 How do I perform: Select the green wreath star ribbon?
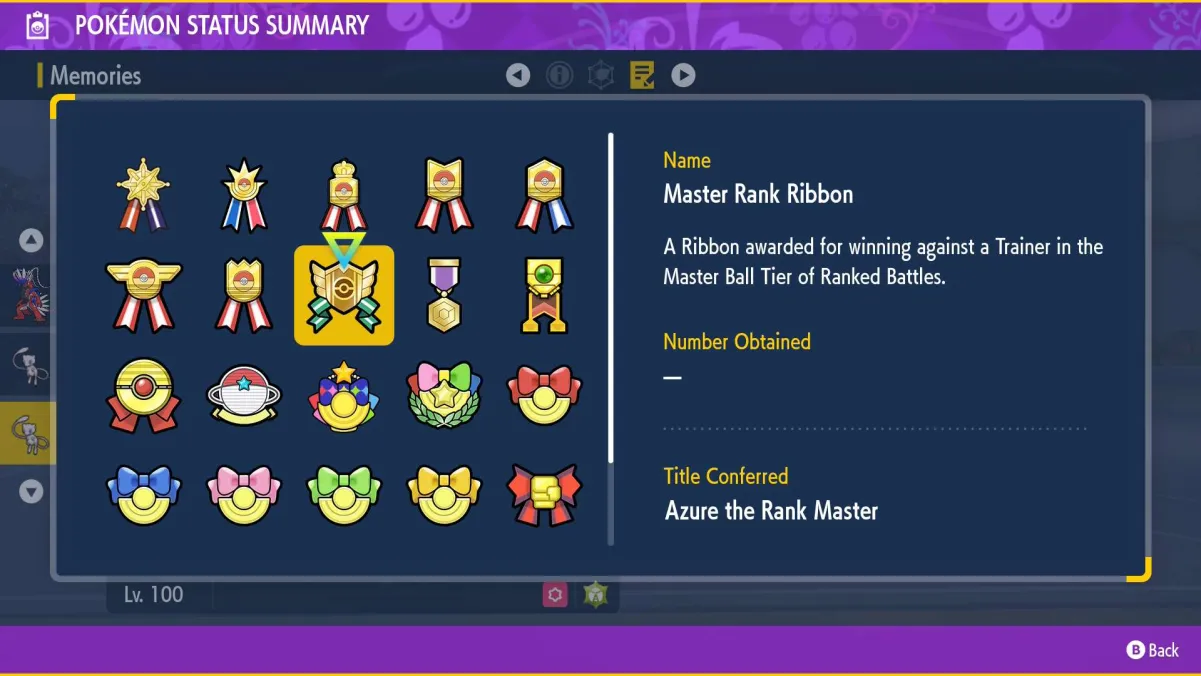coord(444,396)
